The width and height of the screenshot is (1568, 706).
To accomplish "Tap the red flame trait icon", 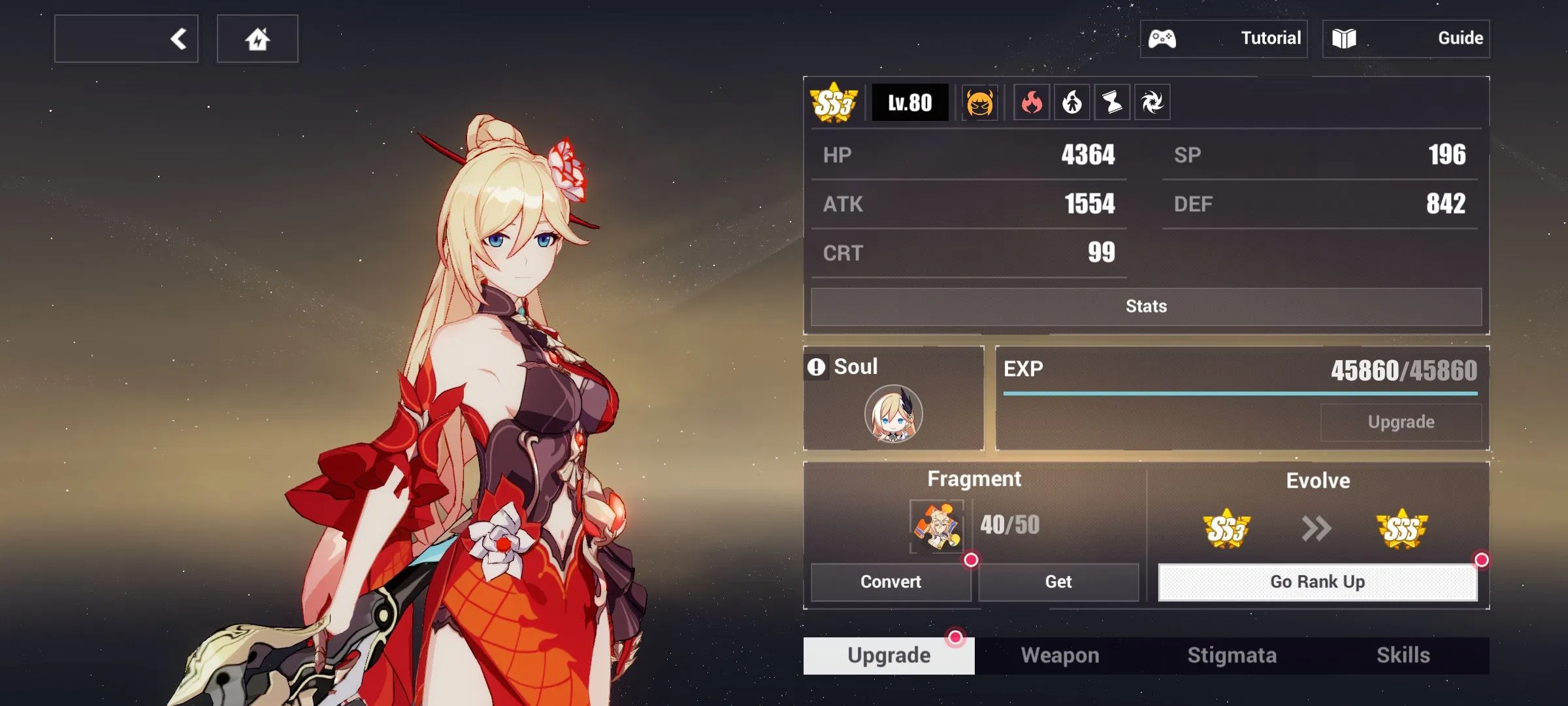I will 1032,103.
